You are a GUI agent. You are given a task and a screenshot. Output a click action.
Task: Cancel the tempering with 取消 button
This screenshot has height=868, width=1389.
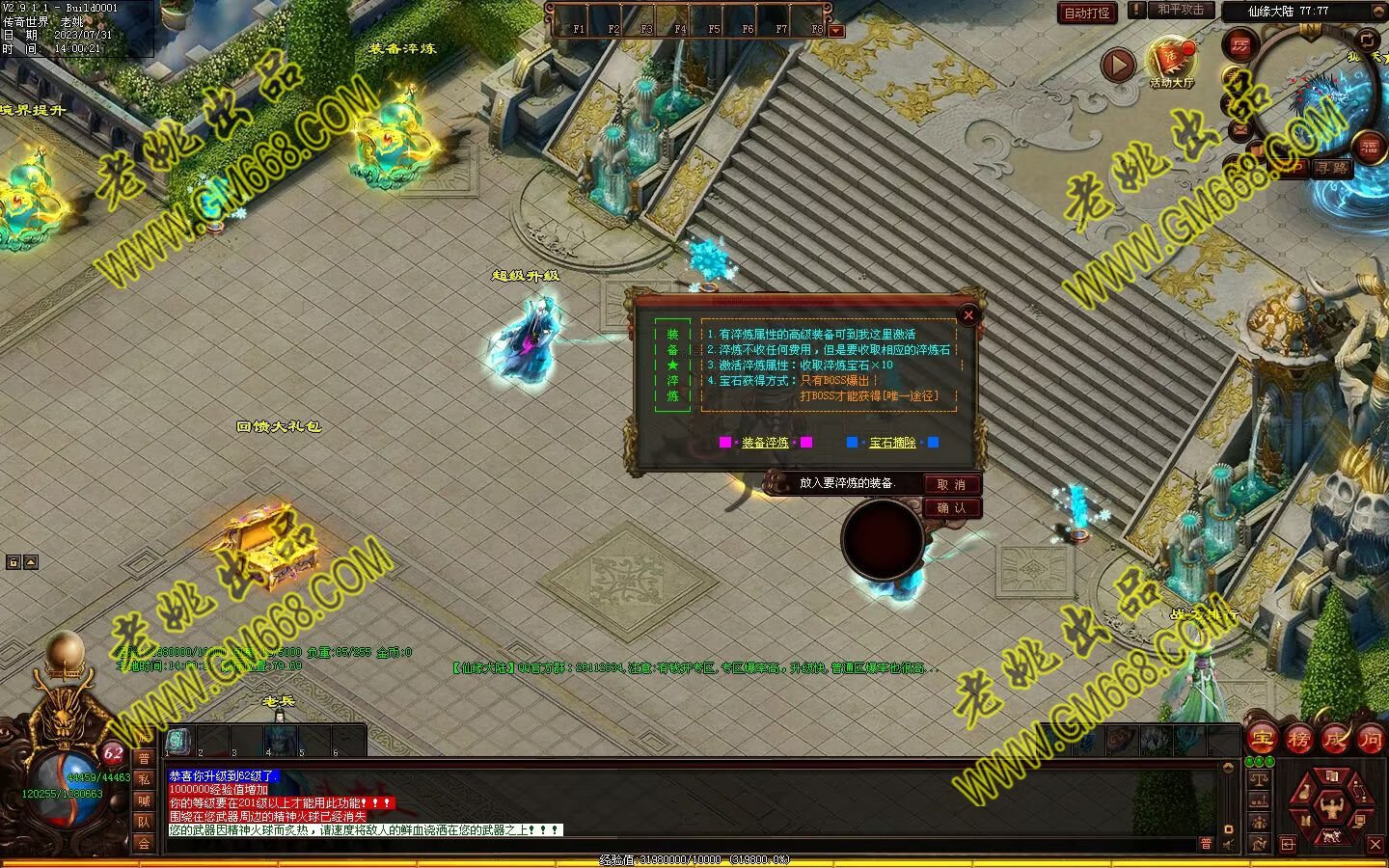pyautogui.click(x=951, y=484)
